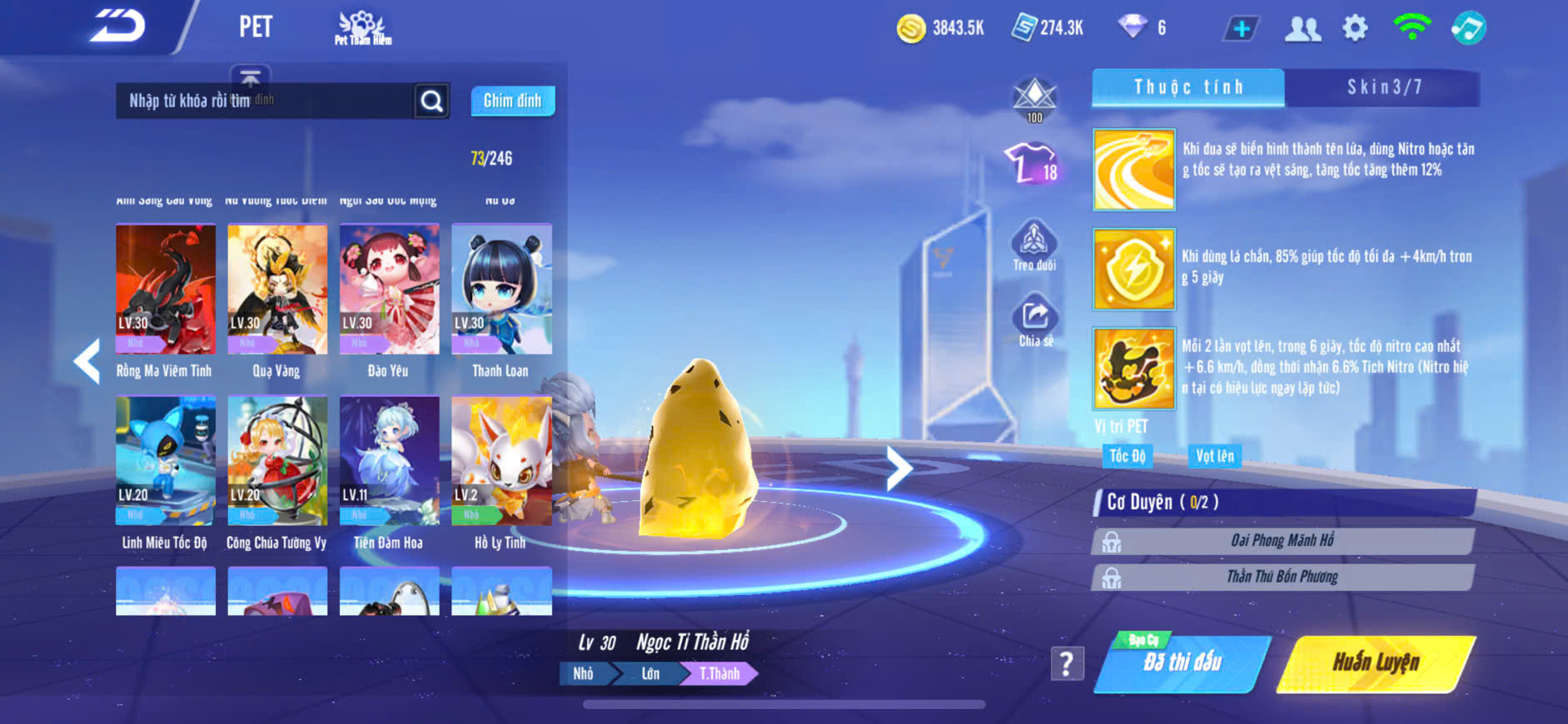Search with the magnifying glass button
1568x724 pixels.
click(431, 102)
